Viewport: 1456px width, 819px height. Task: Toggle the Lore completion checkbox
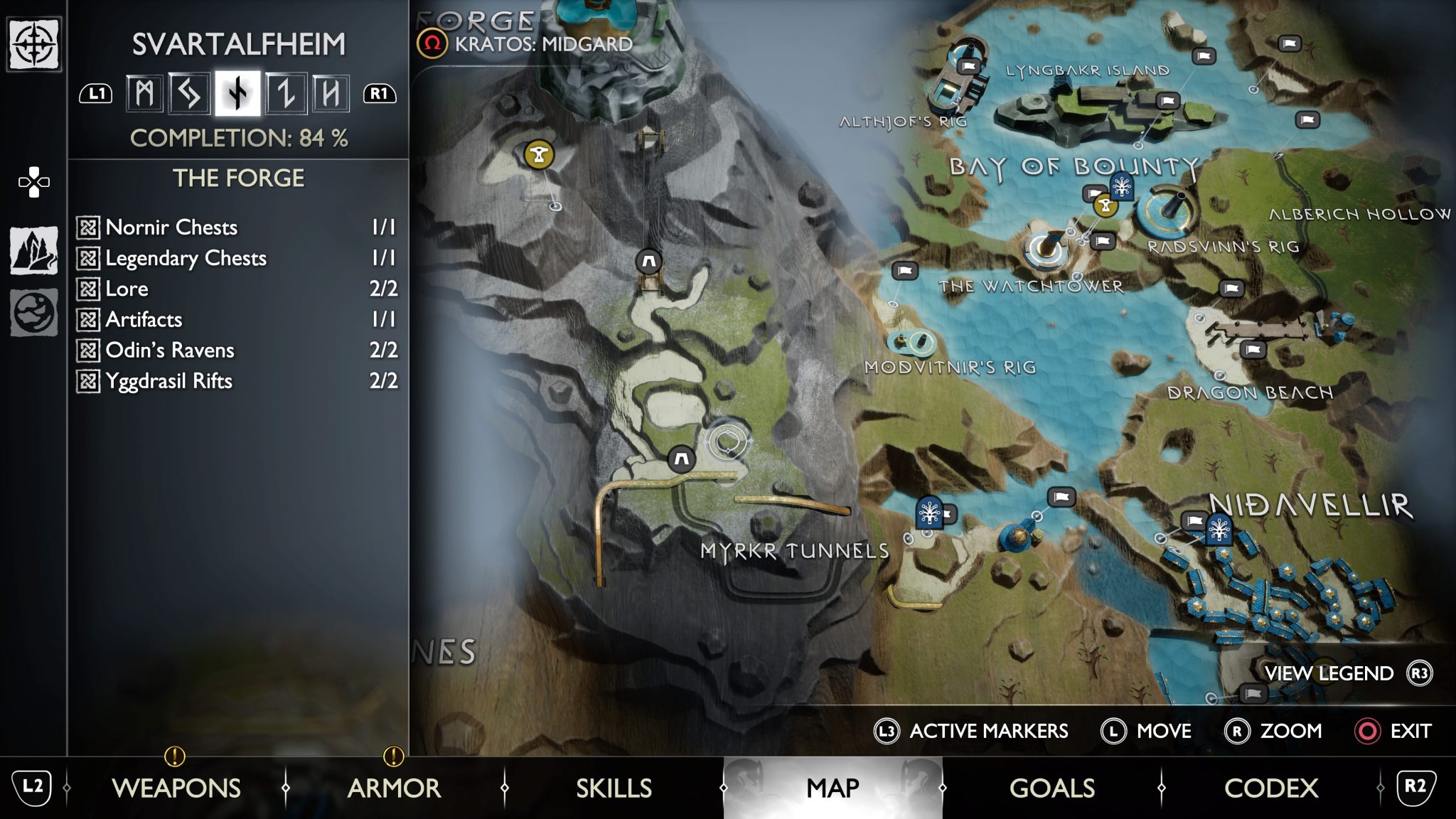pos(88,289)
